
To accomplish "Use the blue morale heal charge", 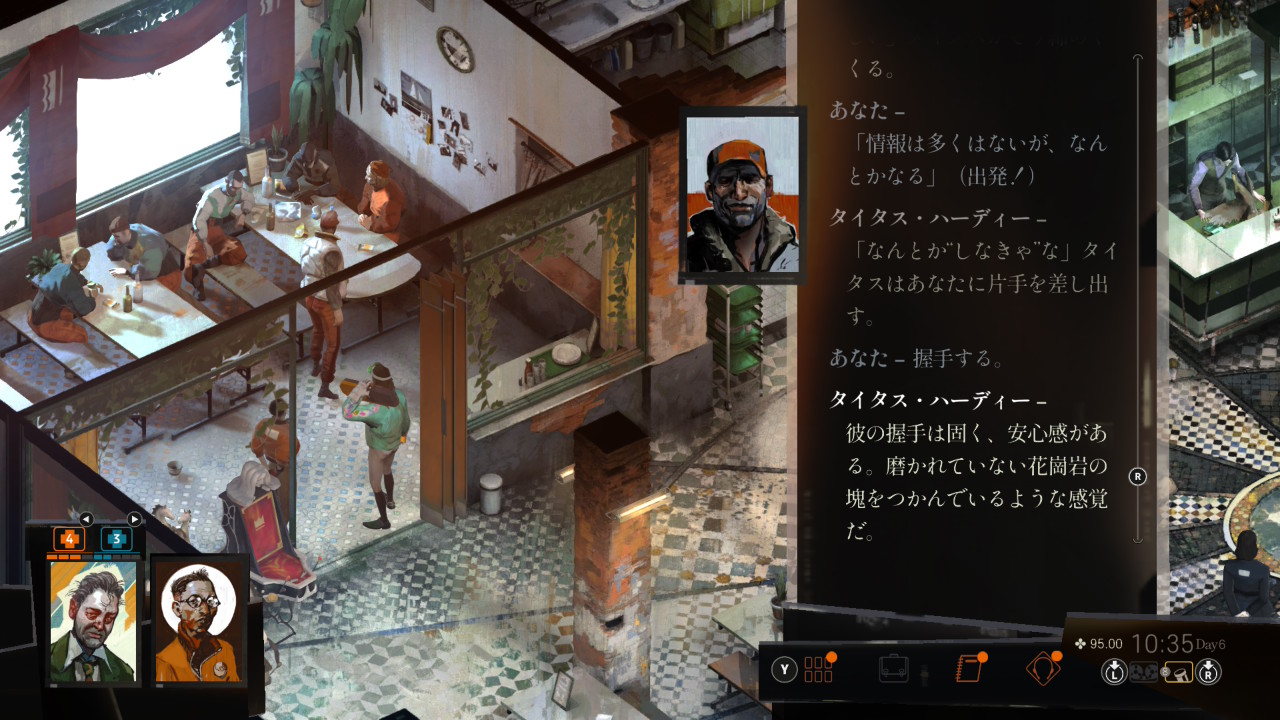I will [116, 539].
